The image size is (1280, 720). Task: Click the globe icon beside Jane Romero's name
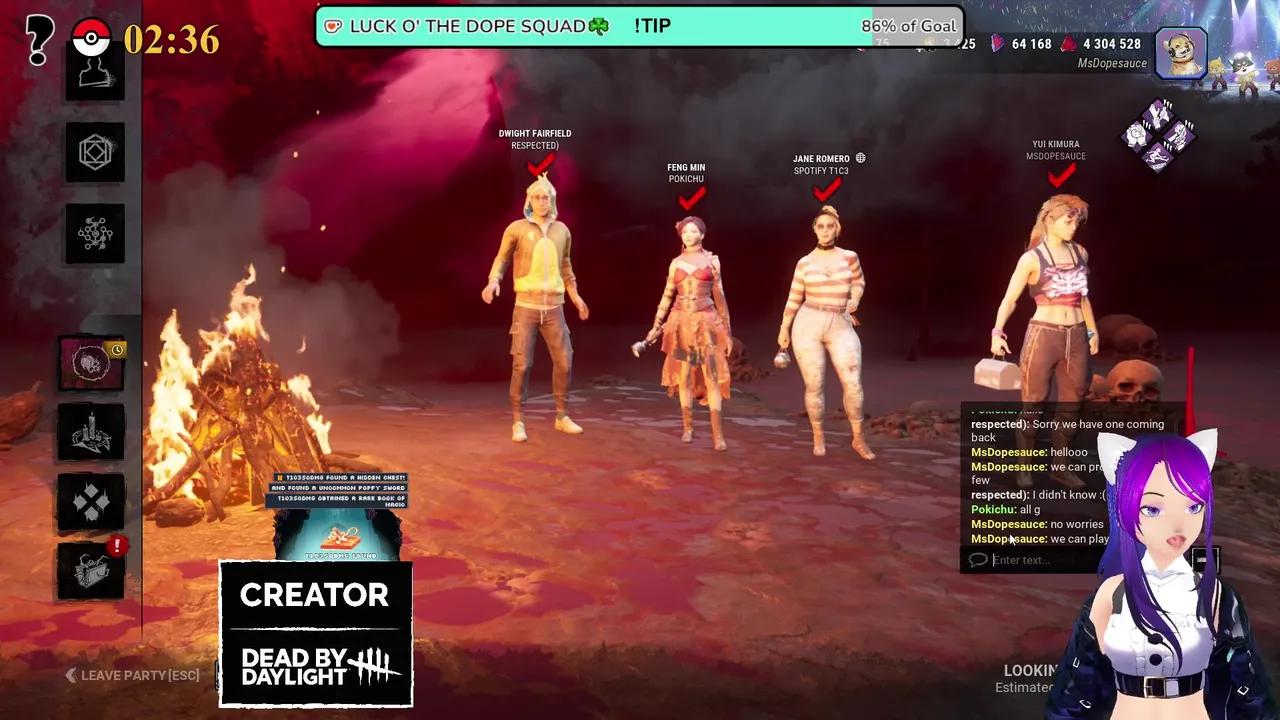pos(860,157)
